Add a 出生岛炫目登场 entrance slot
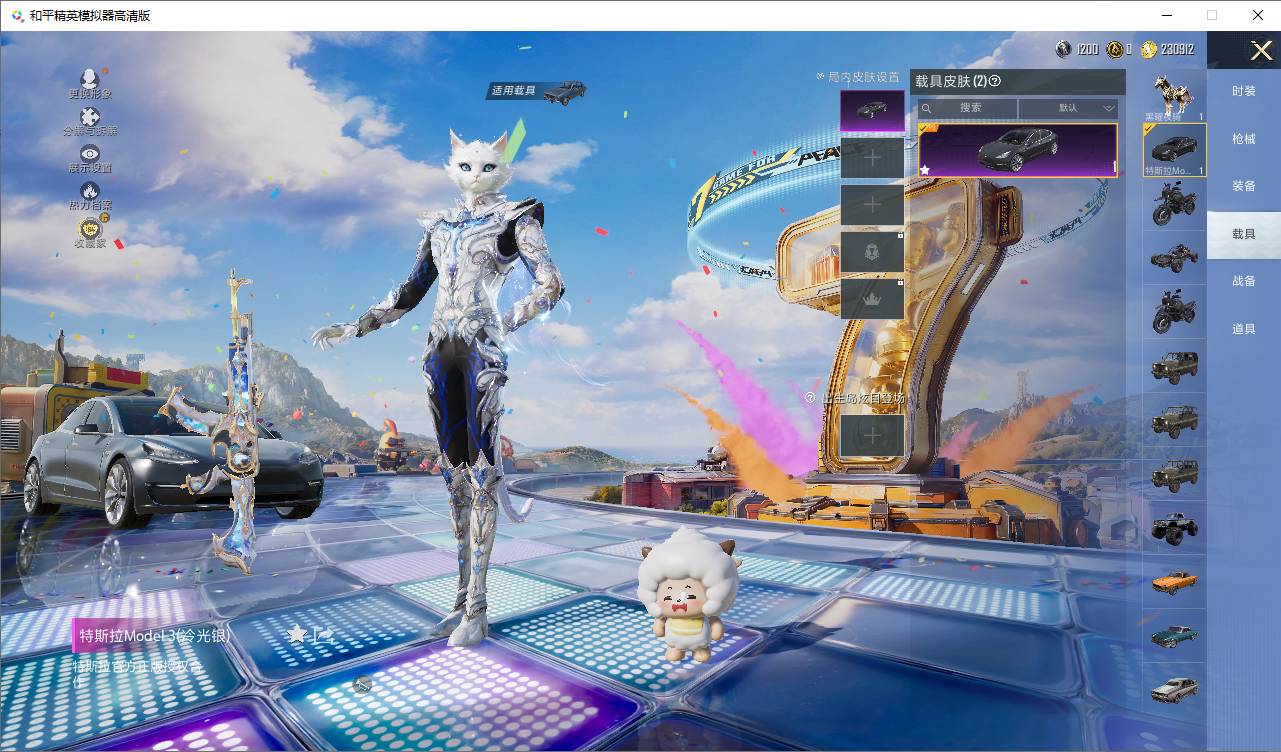1281x752 pixels. point(872,436)
